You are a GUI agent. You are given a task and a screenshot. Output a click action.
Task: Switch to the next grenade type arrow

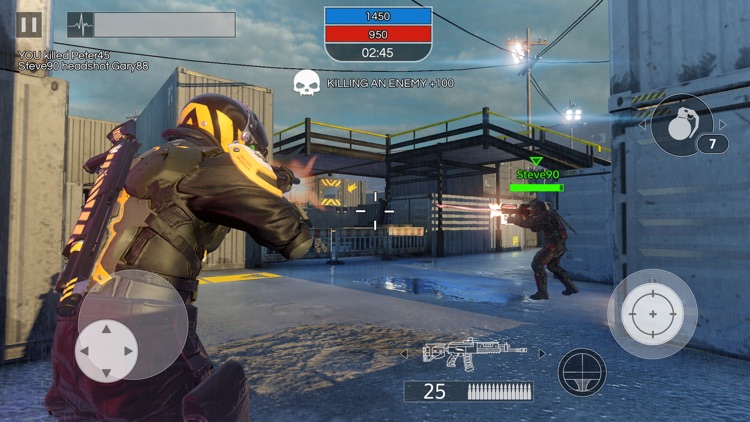[x=723, y=125]
